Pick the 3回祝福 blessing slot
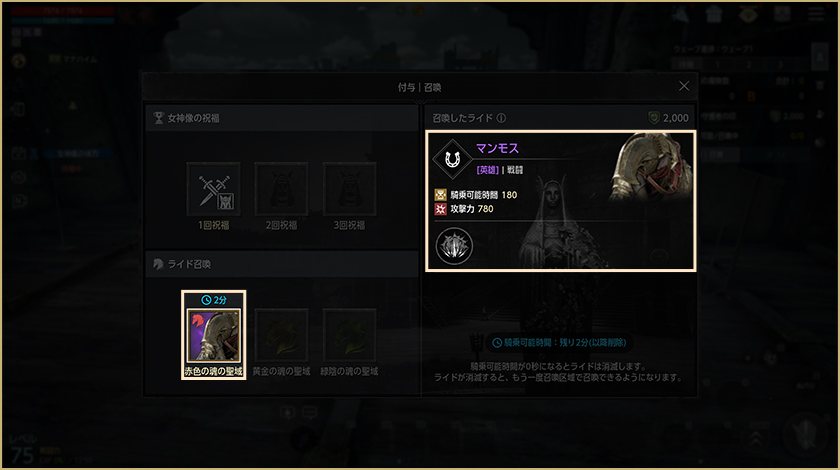 pos(349,189)
